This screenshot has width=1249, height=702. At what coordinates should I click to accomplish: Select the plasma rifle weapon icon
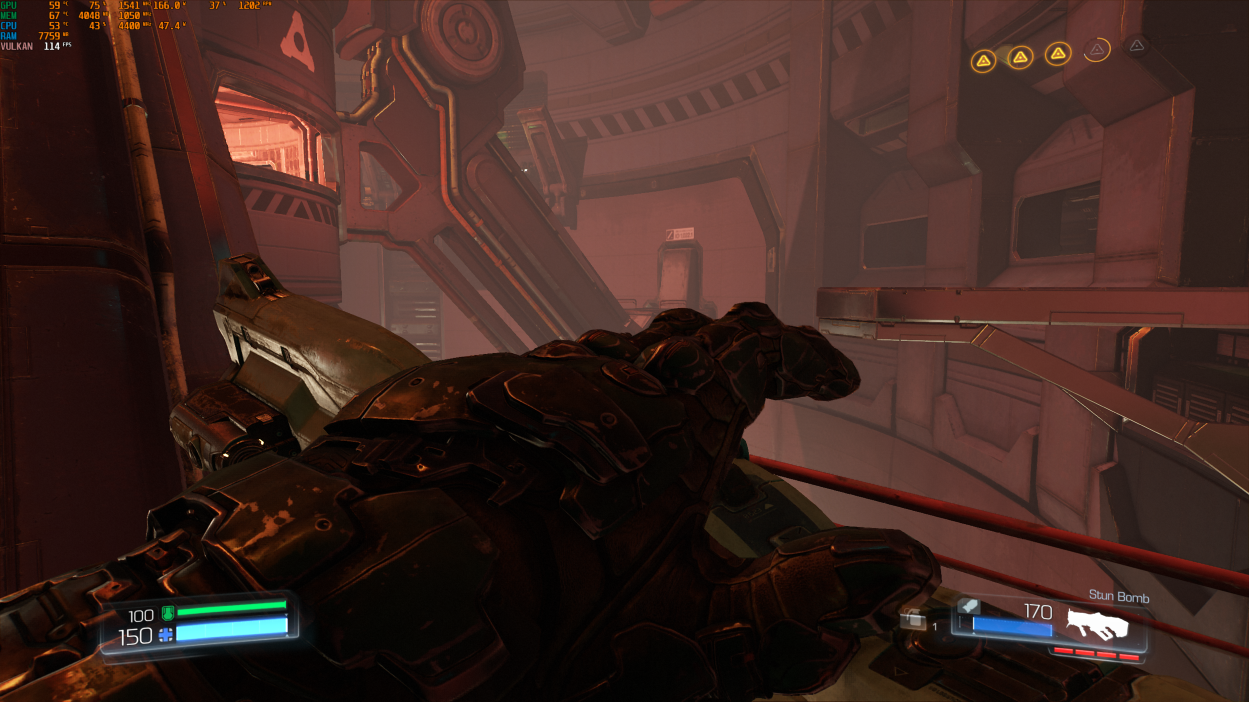coord(1097,624)
